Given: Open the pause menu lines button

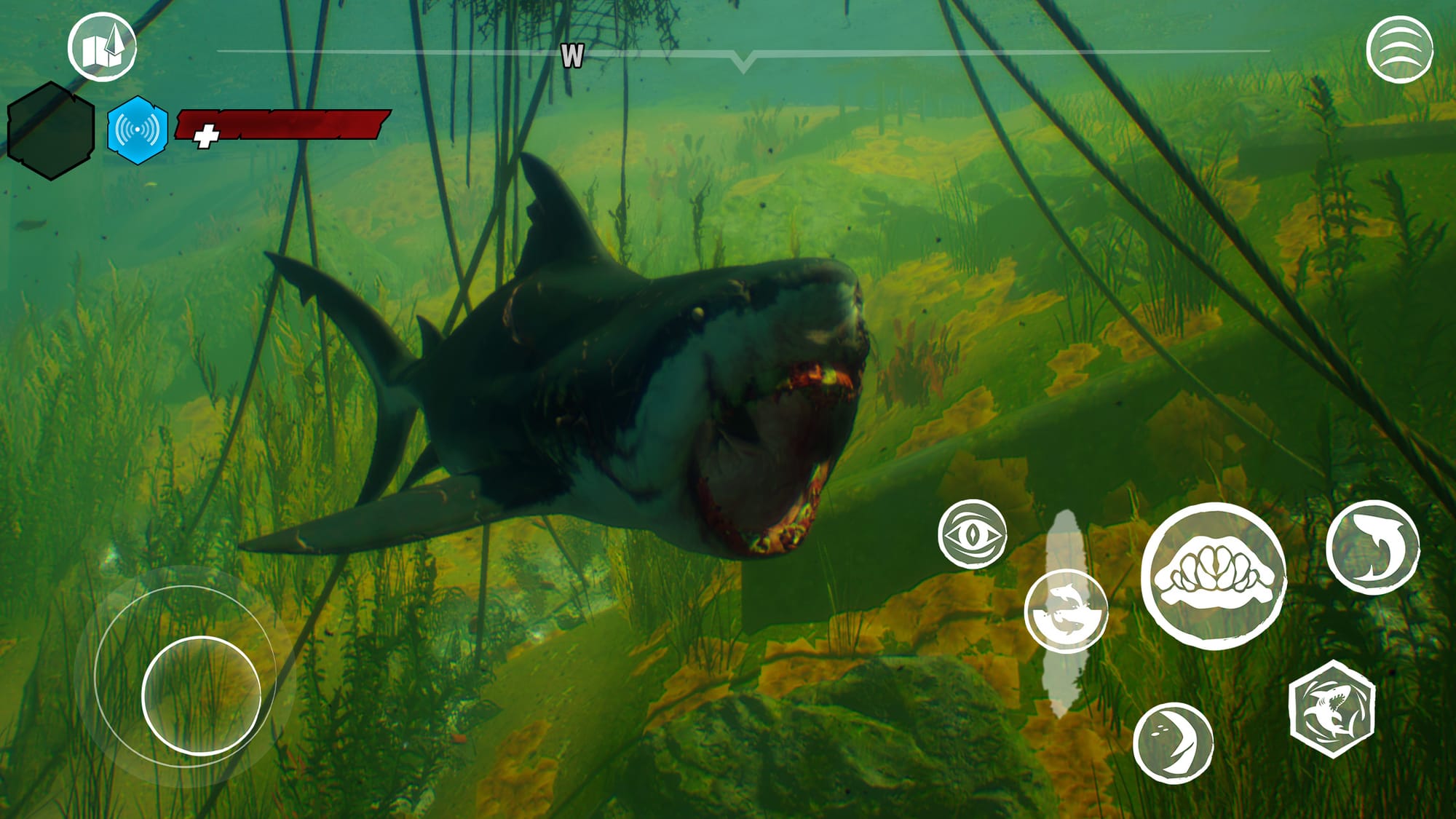Looking at the screenshot, I should pos(1399,50).
